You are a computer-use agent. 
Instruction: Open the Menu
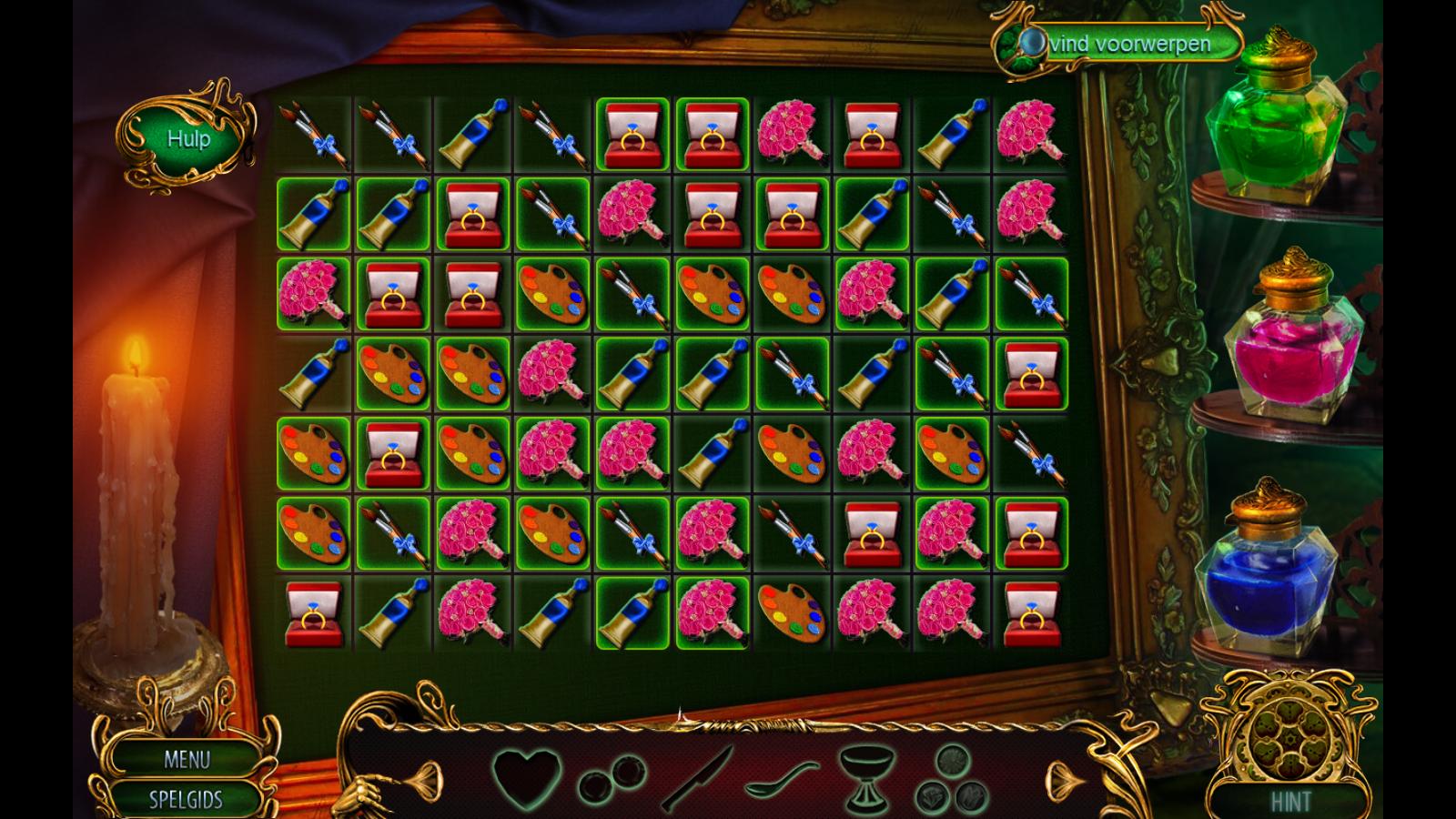[187, 759]
